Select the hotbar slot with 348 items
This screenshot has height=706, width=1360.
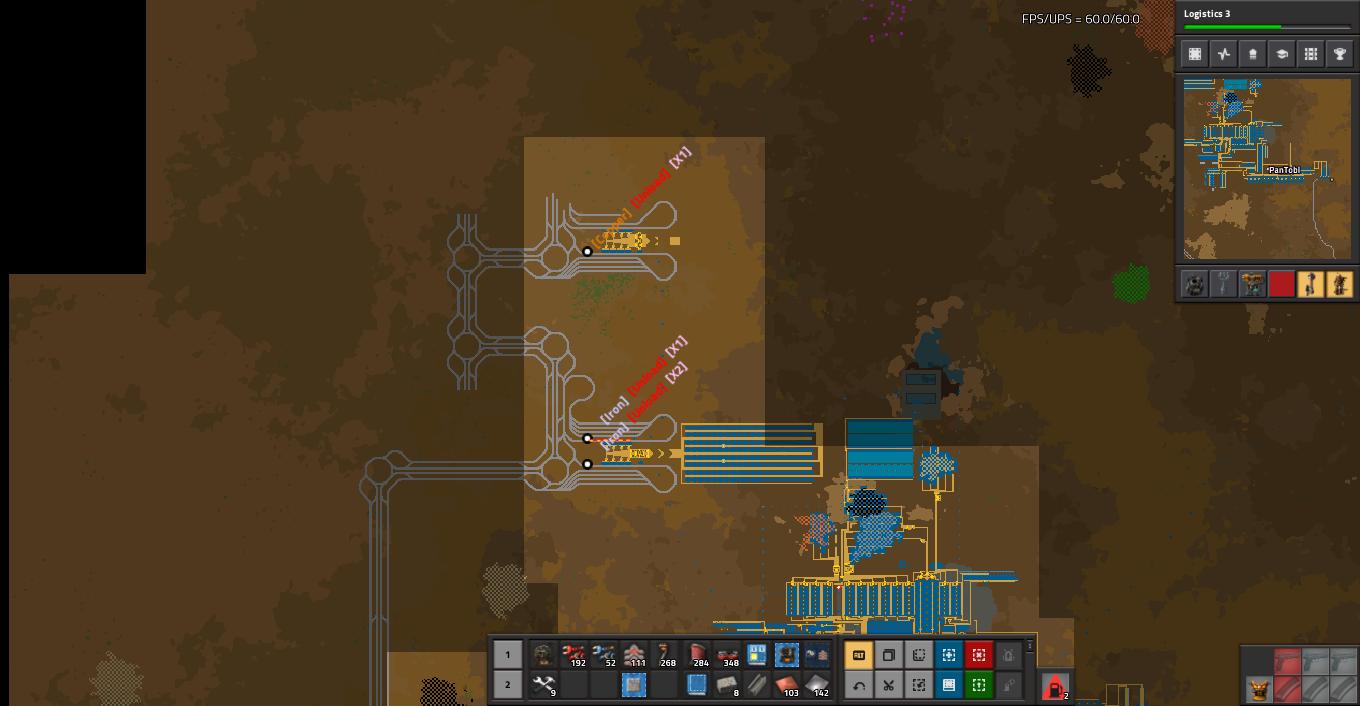pos(727,655)
